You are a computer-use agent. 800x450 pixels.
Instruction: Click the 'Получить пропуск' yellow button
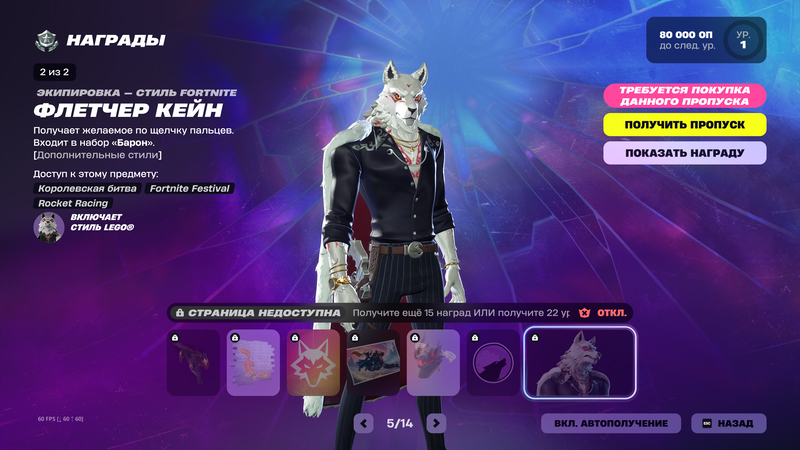tap(685, 125)
